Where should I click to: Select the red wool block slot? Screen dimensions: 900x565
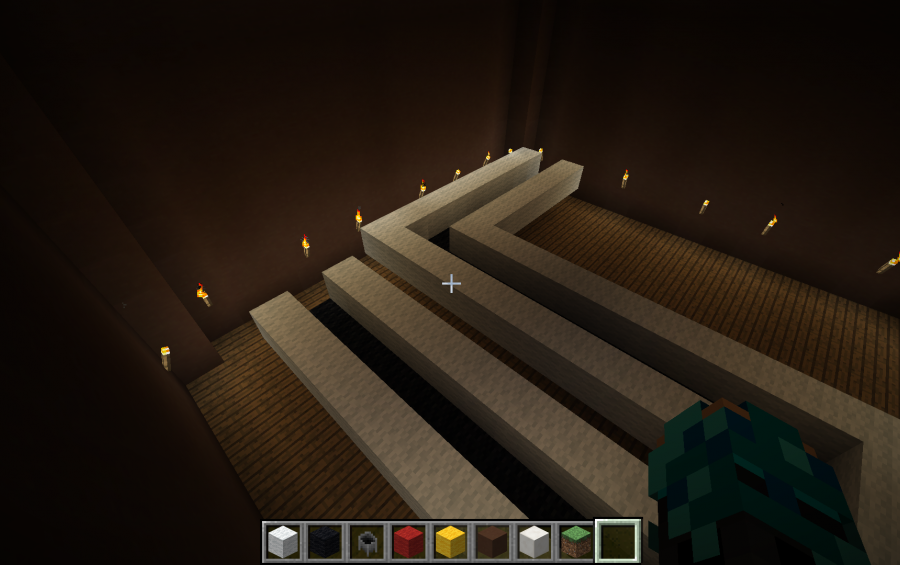click(408, 542)
